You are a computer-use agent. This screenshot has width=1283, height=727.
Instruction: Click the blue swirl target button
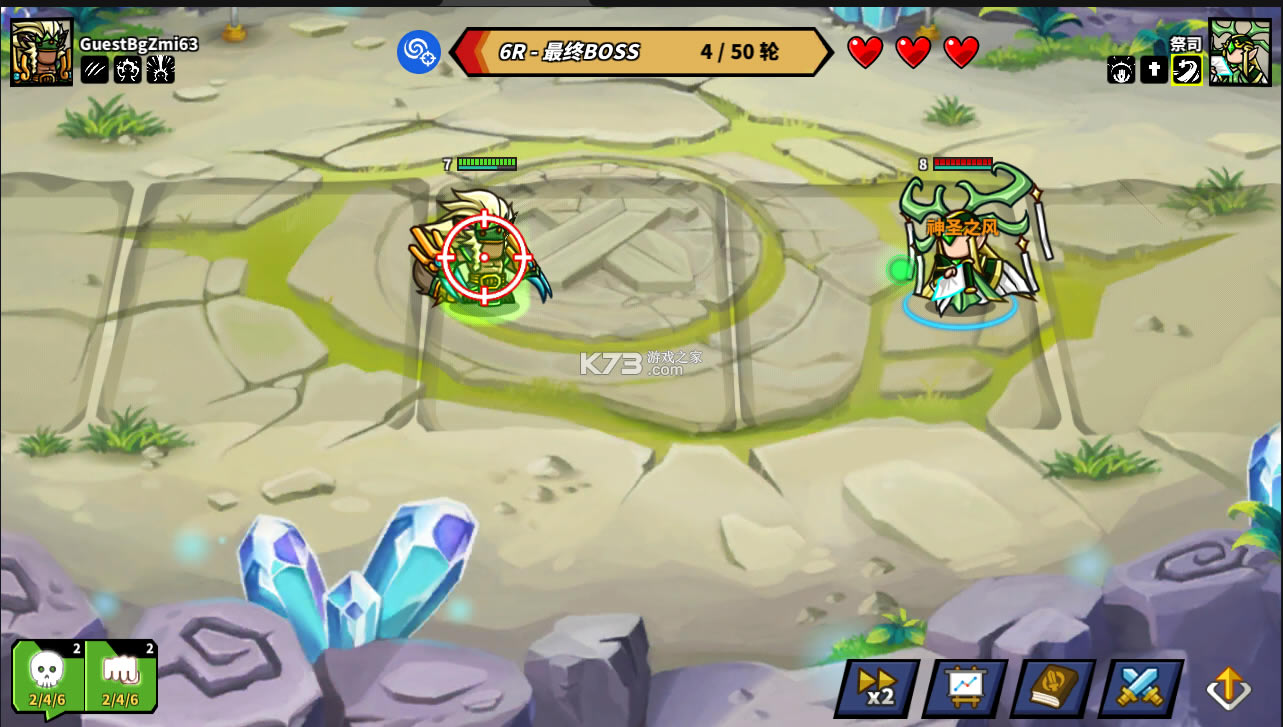419,52
